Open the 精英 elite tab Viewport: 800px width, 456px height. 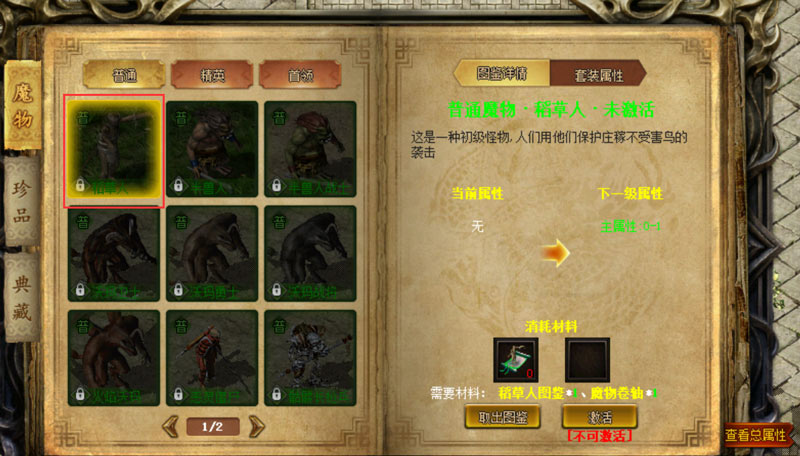pos(211,75)
